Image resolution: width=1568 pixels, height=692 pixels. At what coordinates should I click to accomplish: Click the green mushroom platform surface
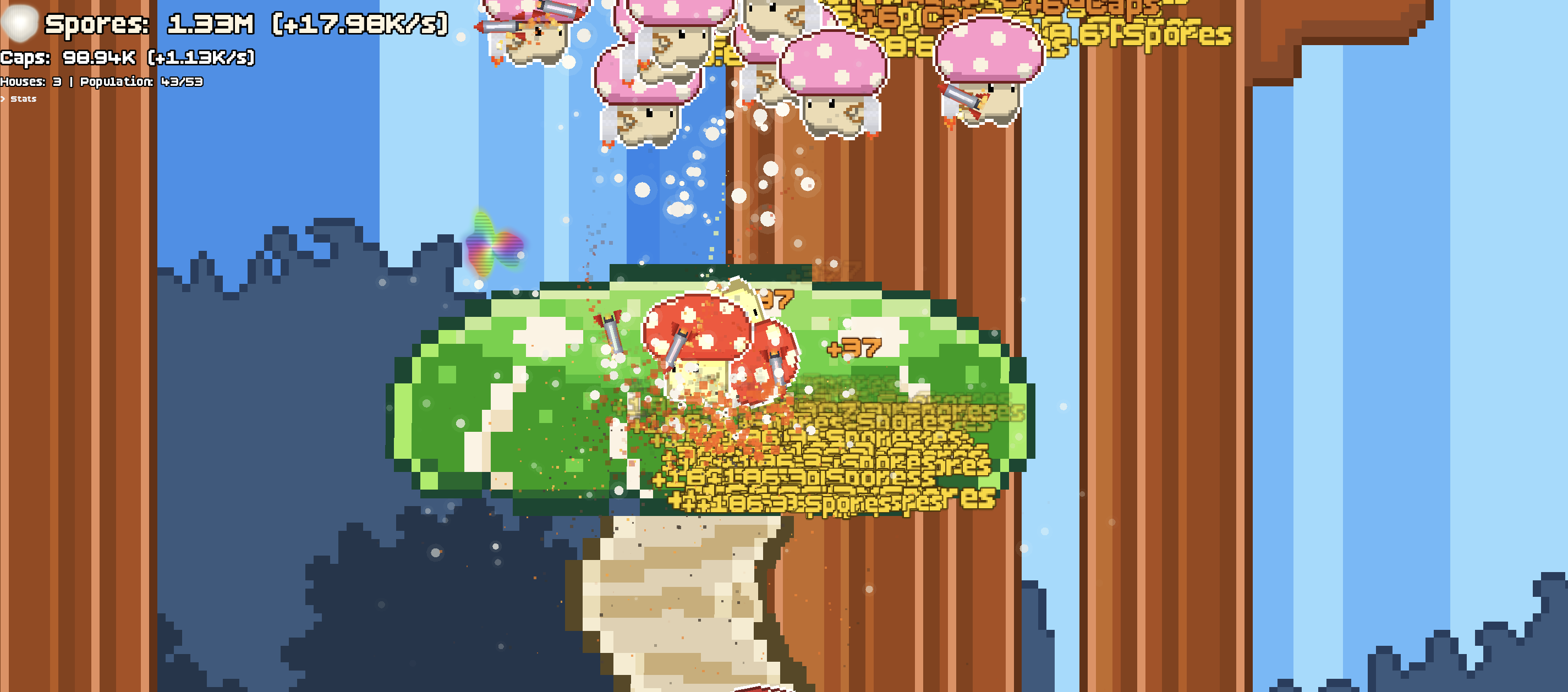tap(487, 396)
